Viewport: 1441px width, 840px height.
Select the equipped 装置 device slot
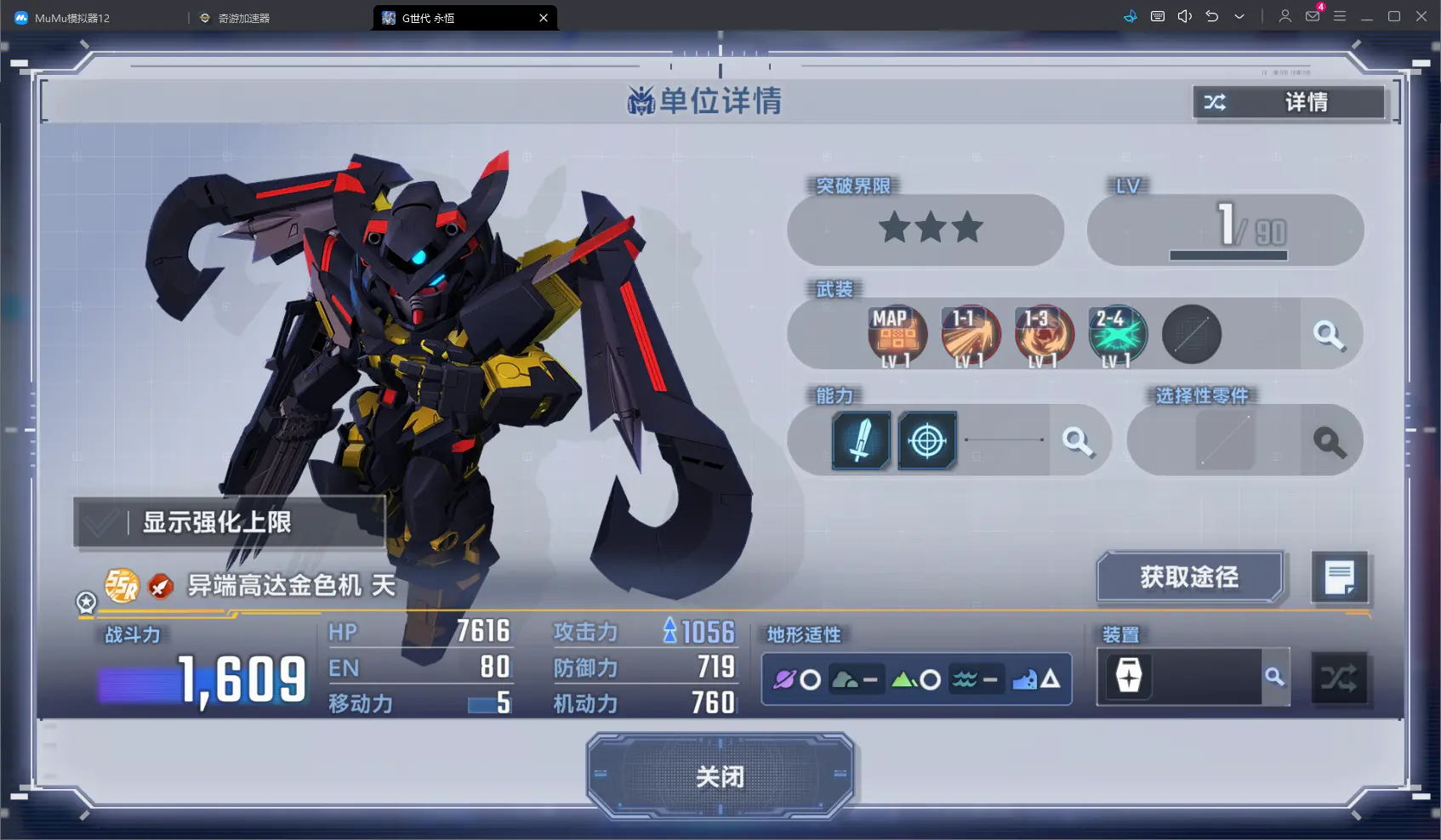(x=1129, y=677)
